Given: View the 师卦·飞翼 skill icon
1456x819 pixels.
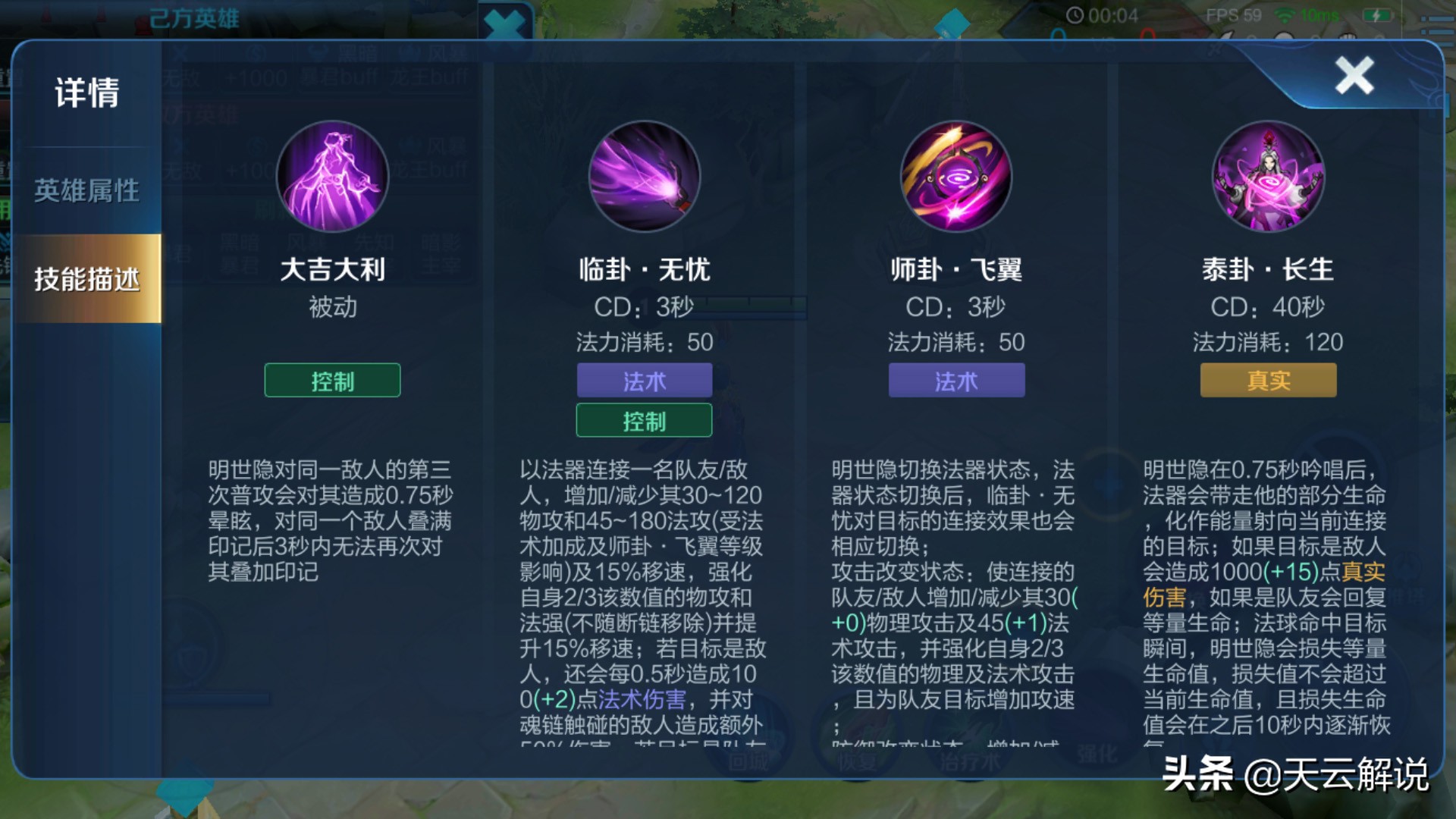Looking at the screenshot, I should (955, 176).
